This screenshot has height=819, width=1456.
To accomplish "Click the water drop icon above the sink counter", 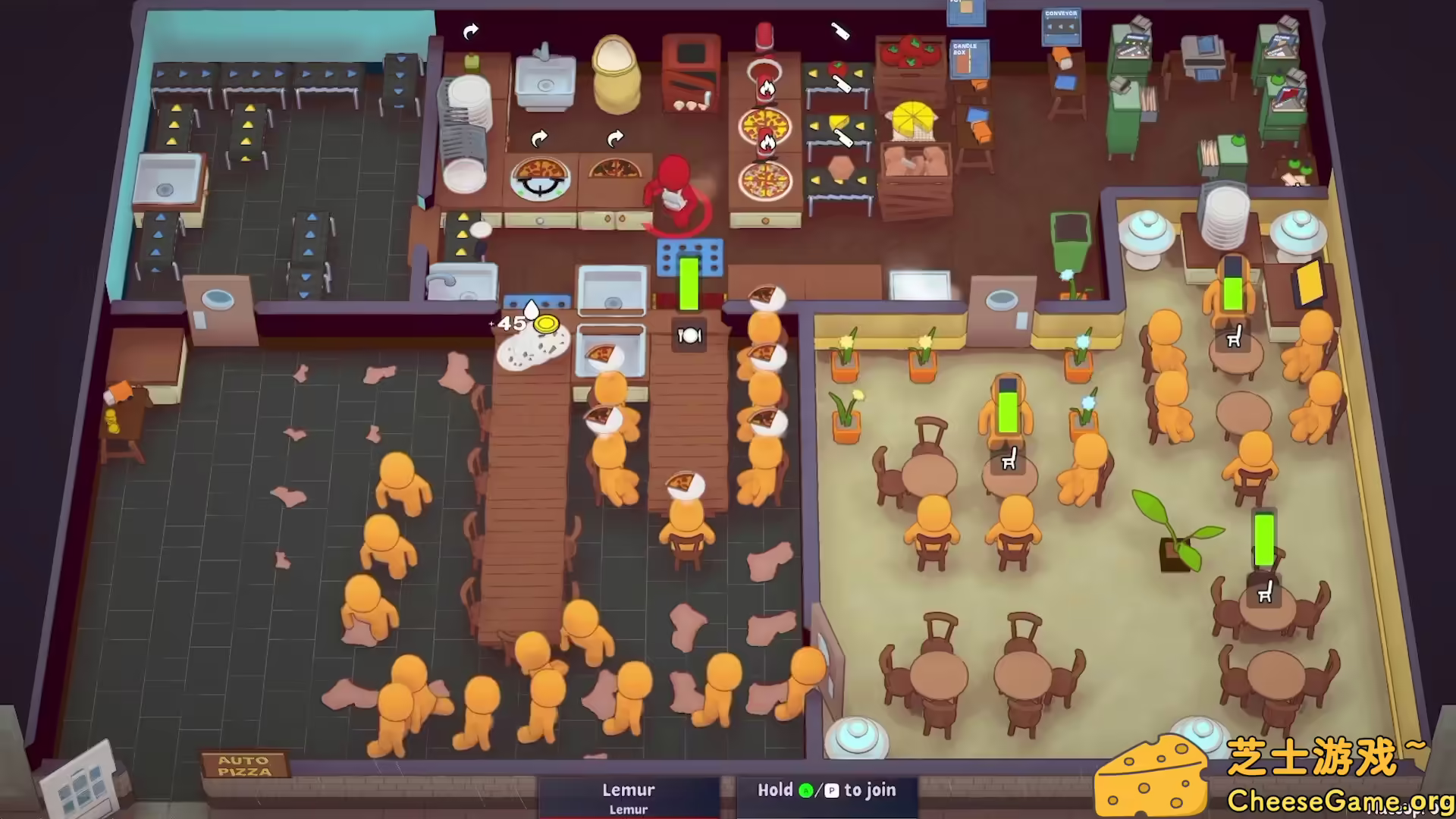I will coord(532,307).
